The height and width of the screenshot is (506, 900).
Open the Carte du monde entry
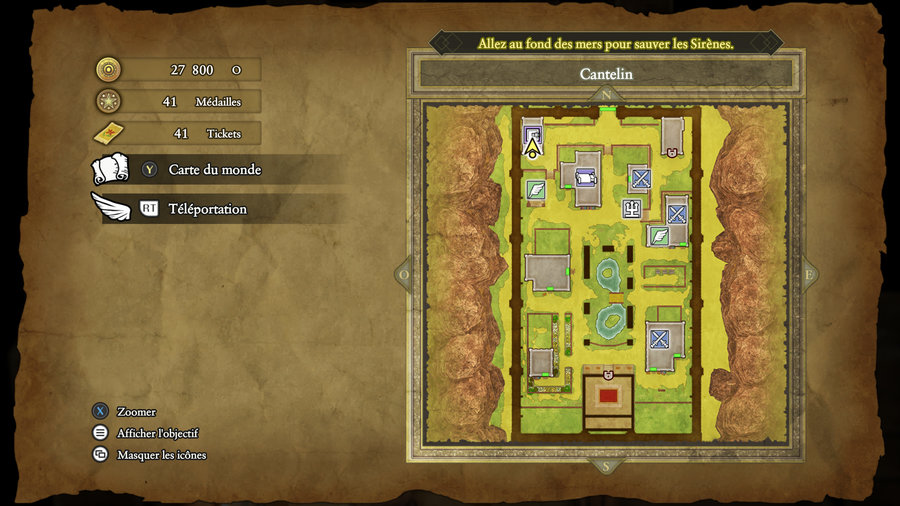coord(214,170)
